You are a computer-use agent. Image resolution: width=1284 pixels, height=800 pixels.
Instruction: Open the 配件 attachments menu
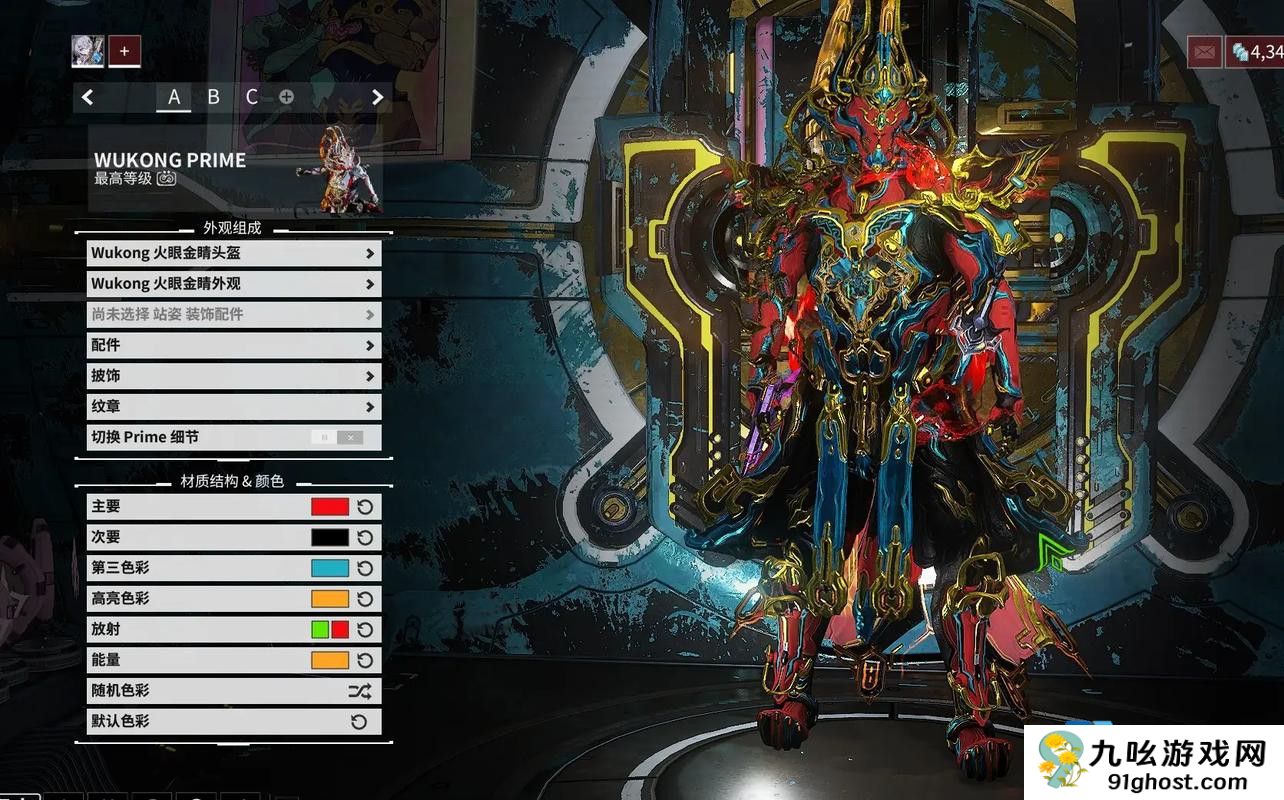tap(233, 345)
